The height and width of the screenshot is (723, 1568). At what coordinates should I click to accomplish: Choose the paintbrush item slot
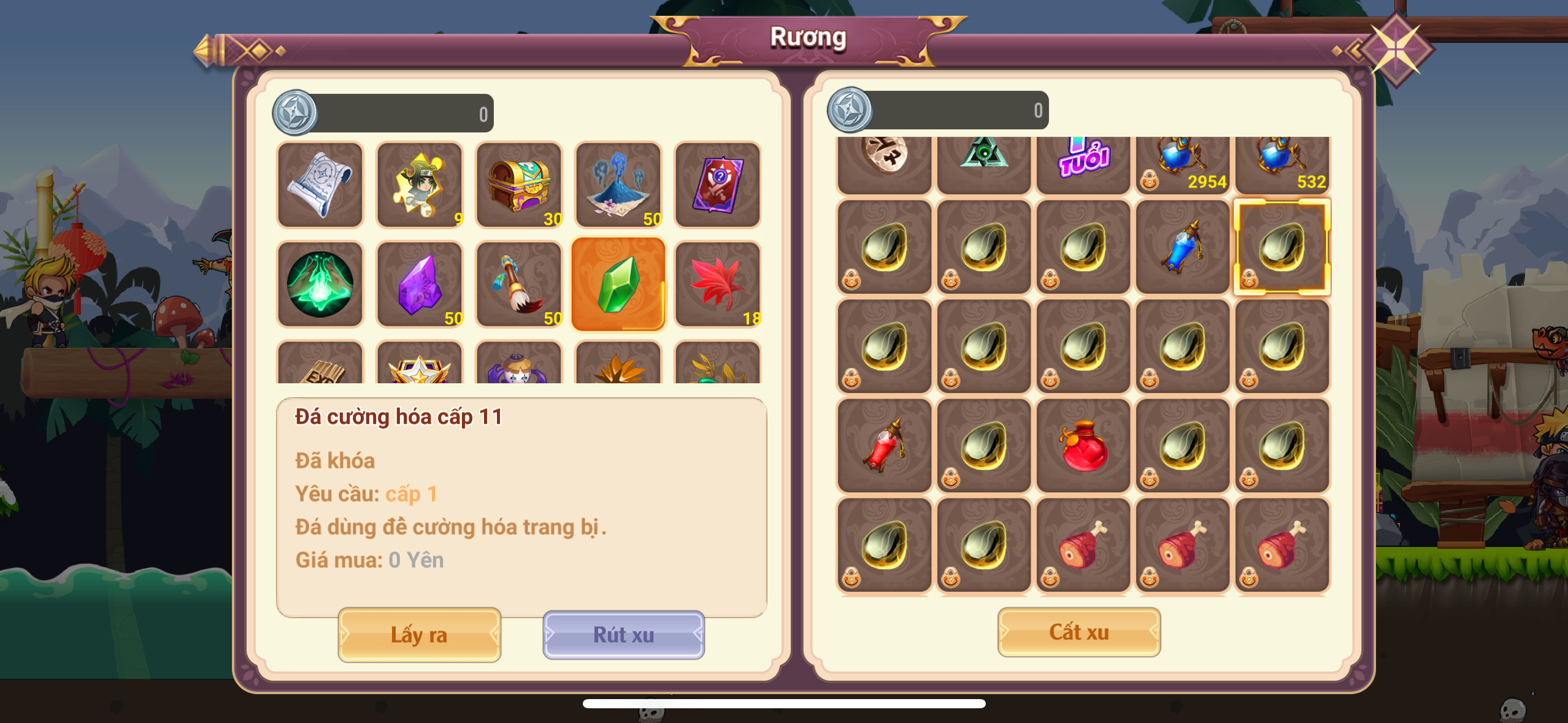(x=519, y=284)
